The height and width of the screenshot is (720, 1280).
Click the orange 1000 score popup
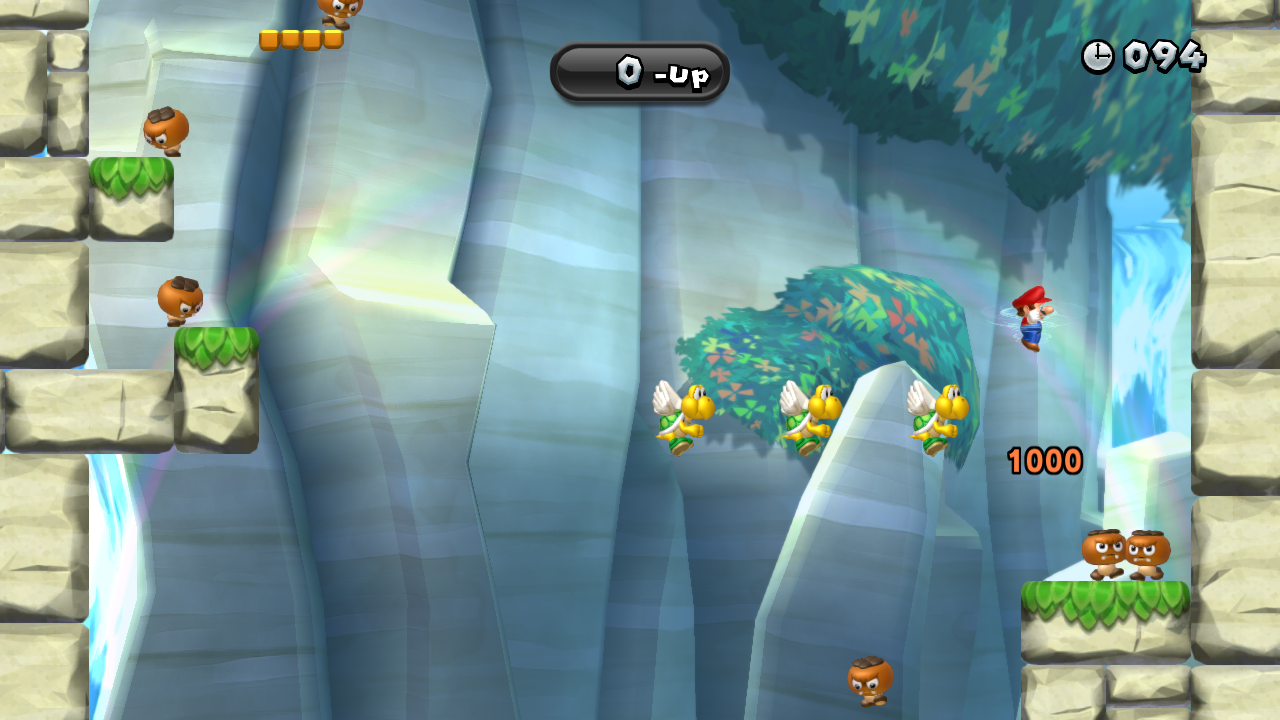tap(1043, 459)
